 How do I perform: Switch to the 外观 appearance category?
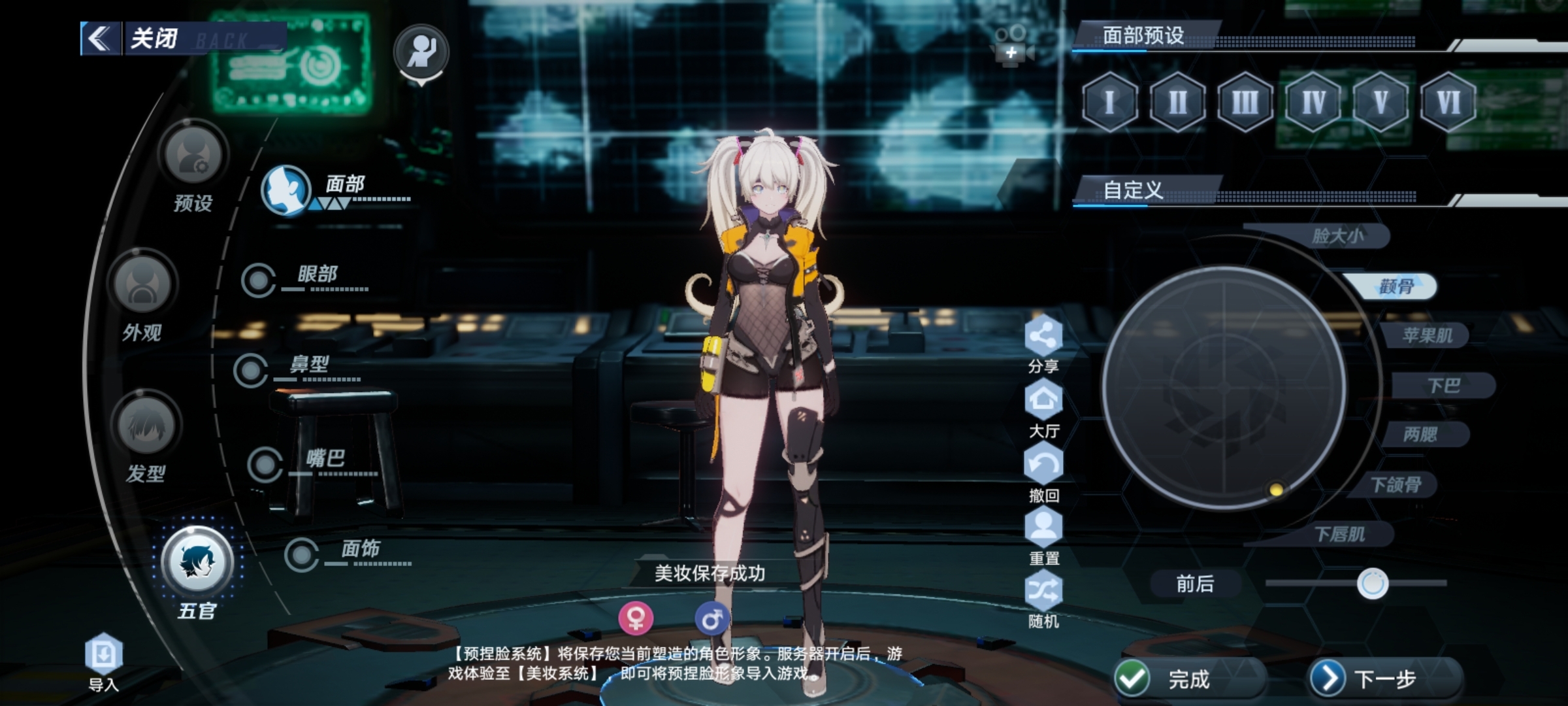click(143, 286)
